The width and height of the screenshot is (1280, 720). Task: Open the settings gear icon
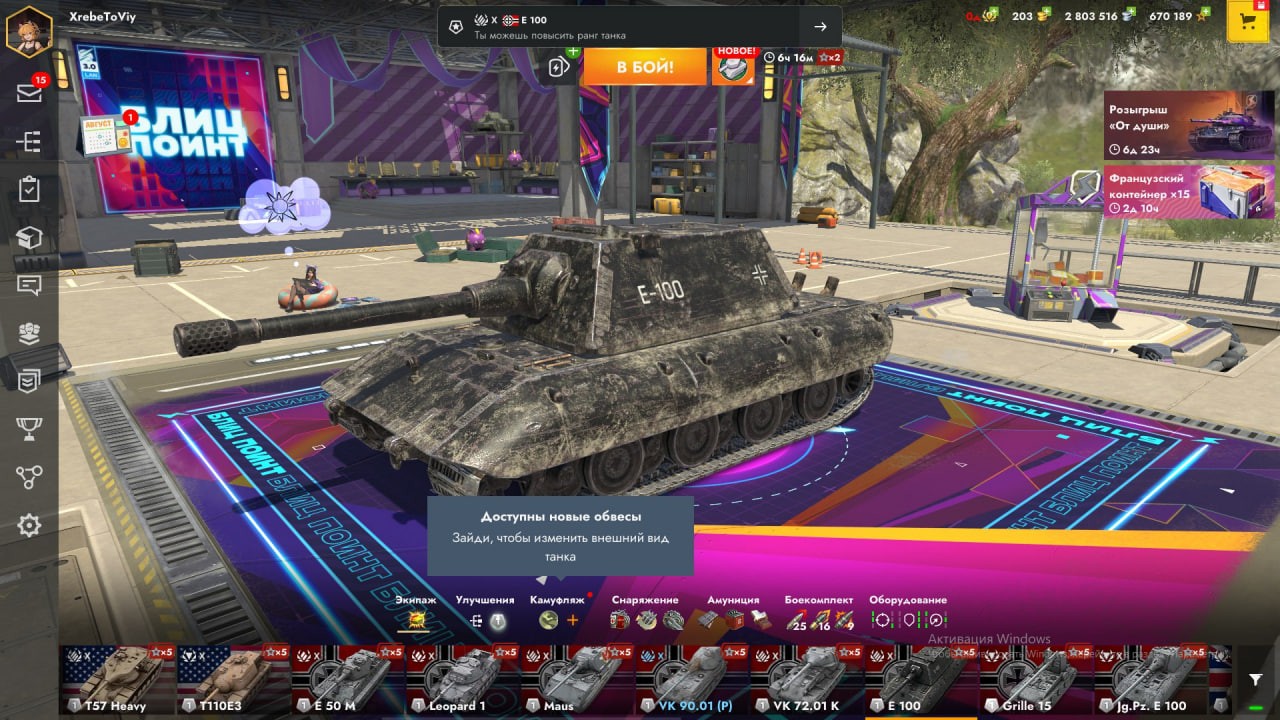[x=29, y=525]
